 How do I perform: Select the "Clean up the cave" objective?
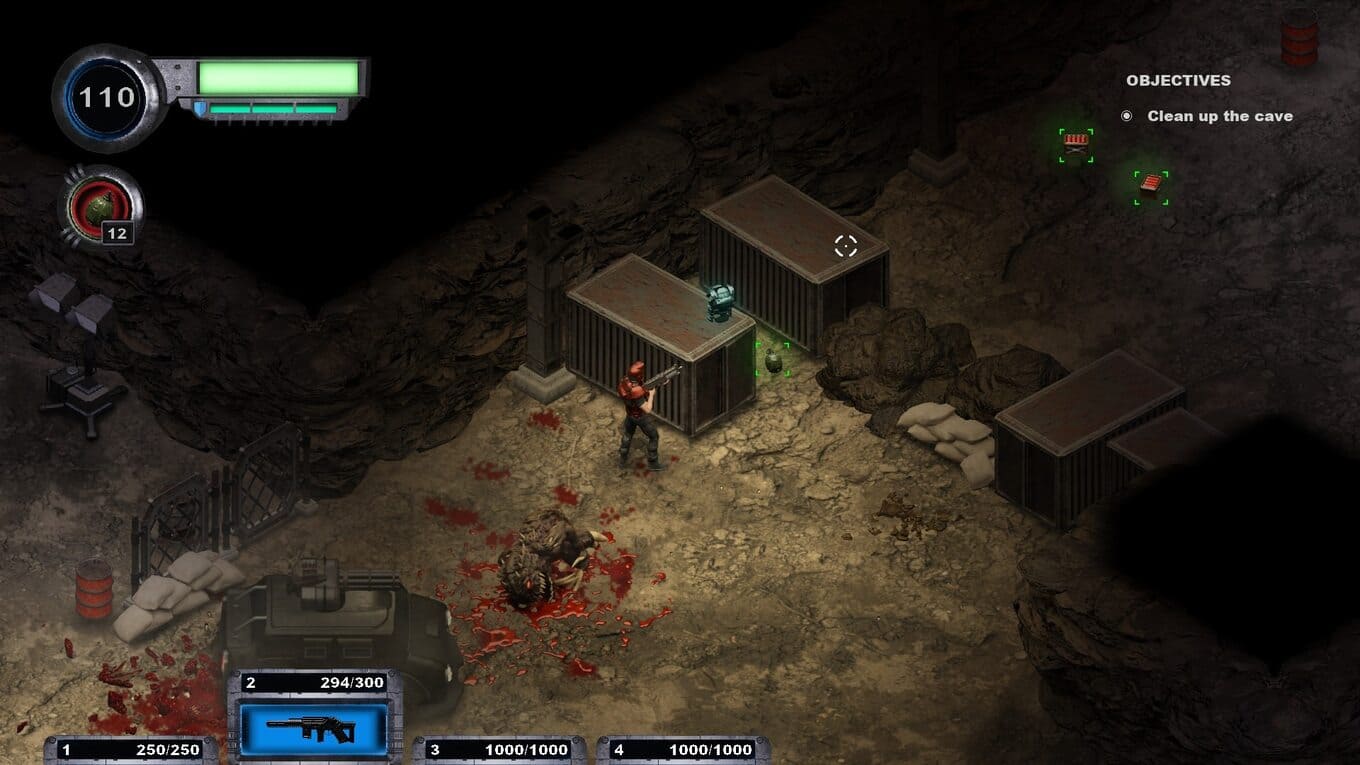1219,116
